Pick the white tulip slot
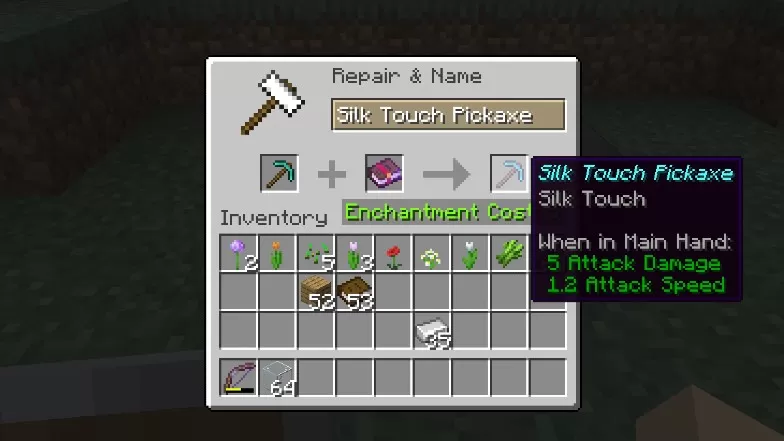Image resolution: width=784 pixels, height=441 pixels. pos(470,254)
